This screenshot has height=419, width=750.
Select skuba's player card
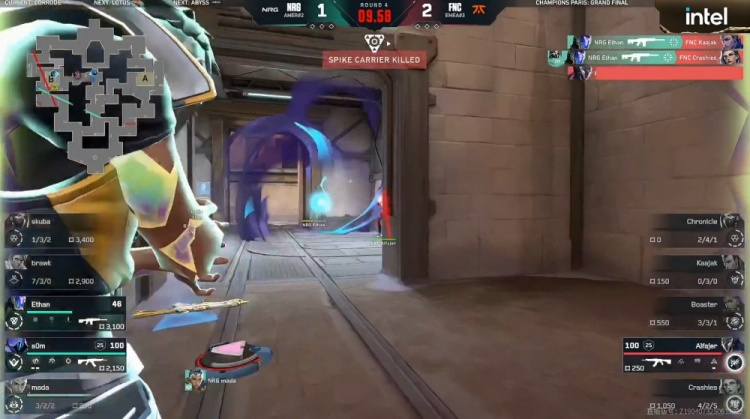click(x=64, y=229)
